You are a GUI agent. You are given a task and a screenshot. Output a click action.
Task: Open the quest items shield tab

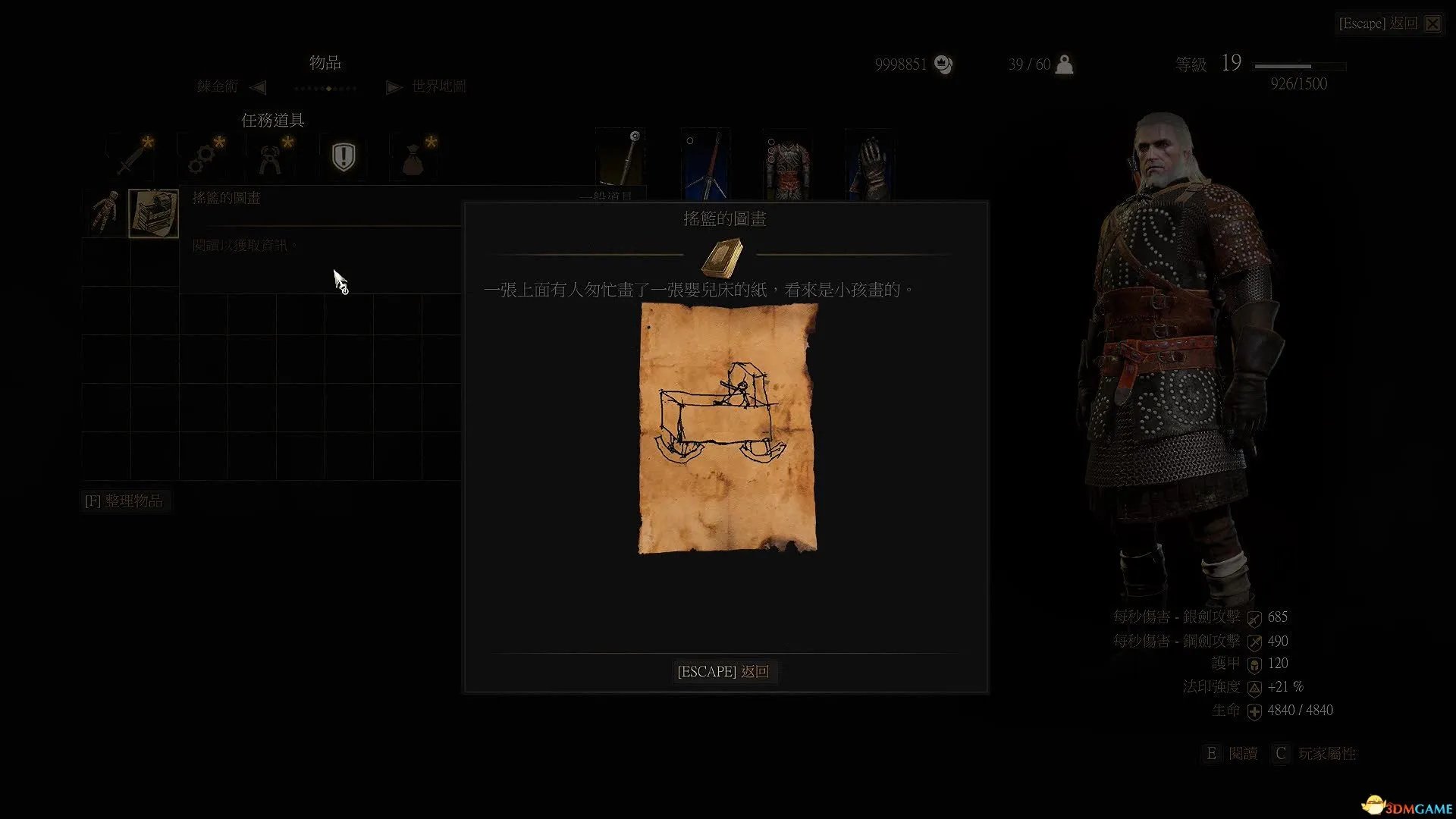tap(344, 158)
